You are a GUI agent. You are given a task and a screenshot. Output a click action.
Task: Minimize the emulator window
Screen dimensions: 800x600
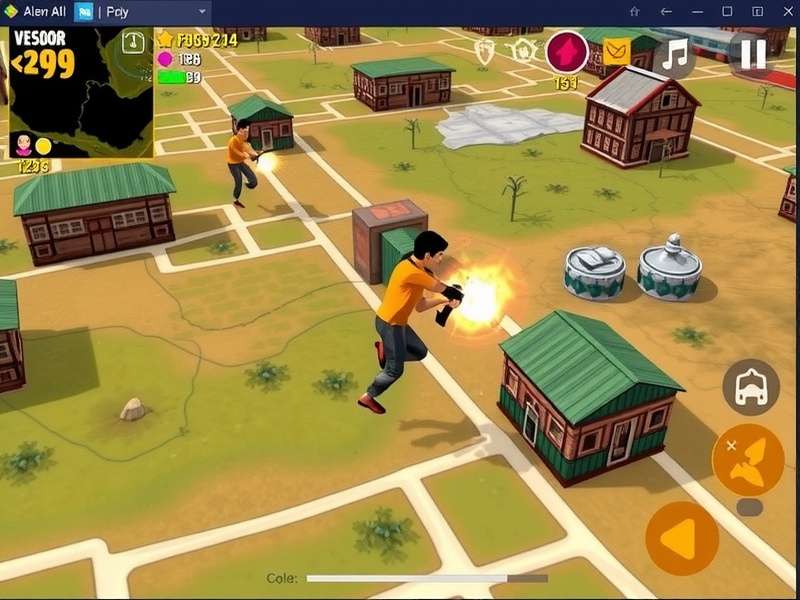(x=698, y=11)
